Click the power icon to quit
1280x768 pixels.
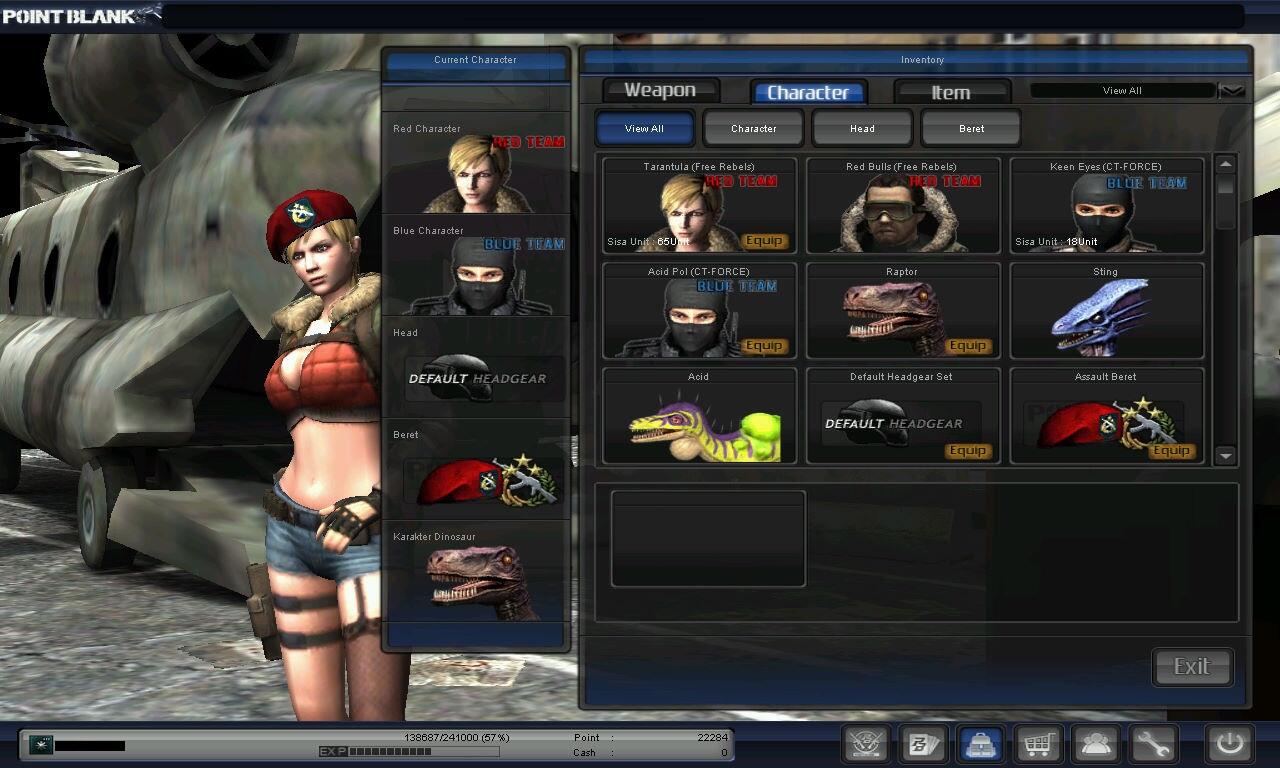pyautogui.click(x=1229, y=744)
